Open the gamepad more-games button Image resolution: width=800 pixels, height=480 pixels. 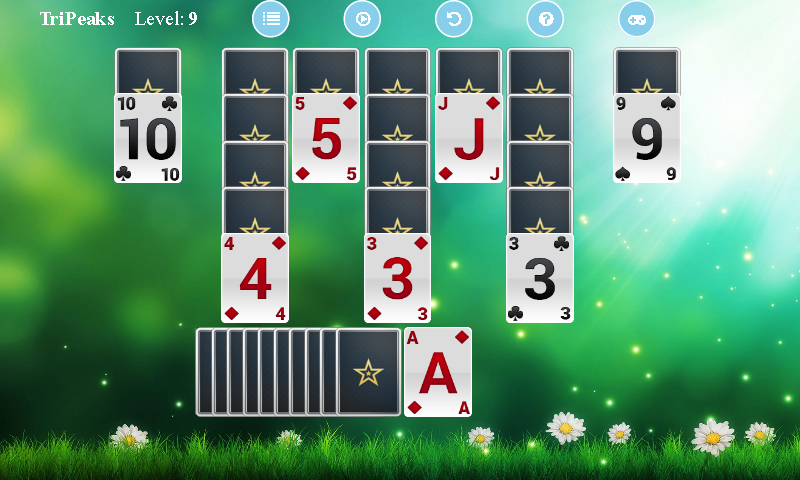tap(636, 18)
